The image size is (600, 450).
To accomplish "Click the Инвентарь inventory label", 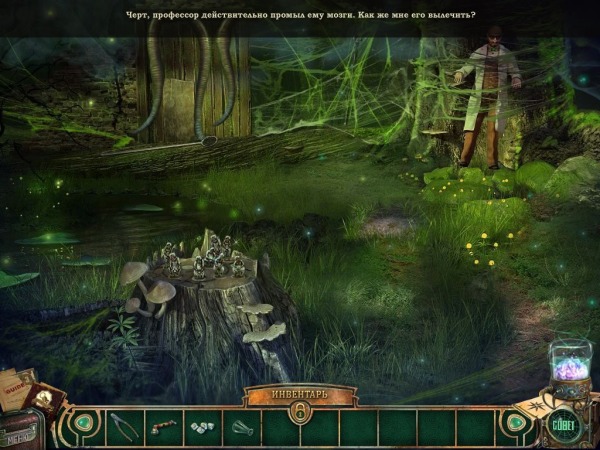I will coord(299,393).
